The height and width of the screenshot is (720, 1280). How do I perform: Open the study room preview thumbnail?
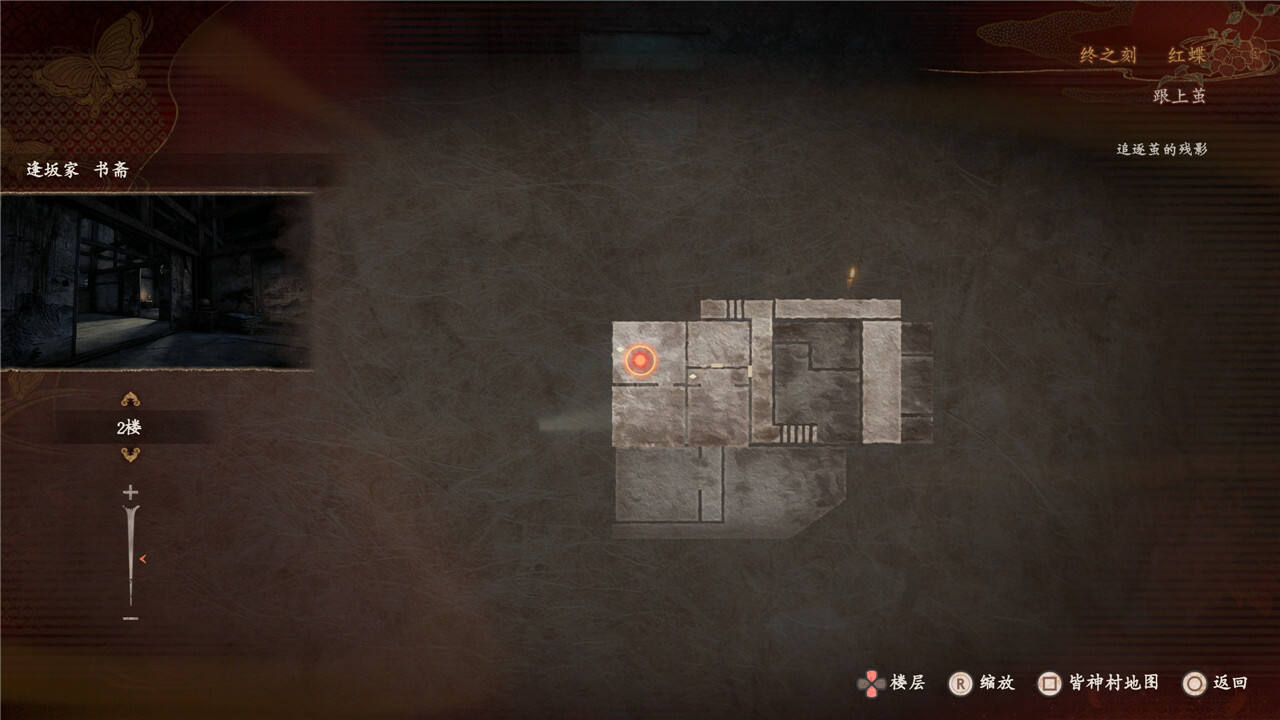coord(155,281)
